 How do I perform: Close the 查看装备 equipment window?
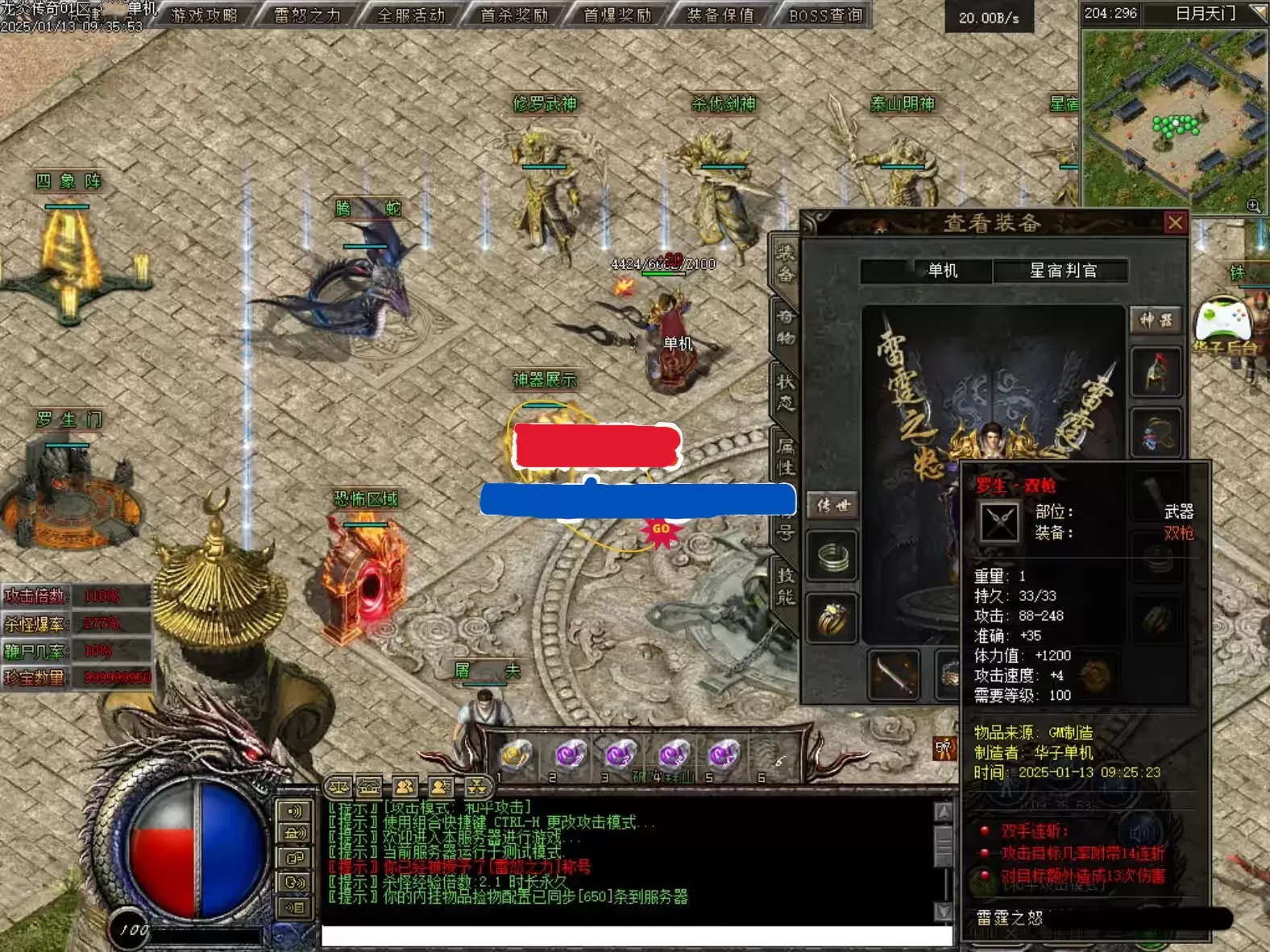(x=1175, y=222)
